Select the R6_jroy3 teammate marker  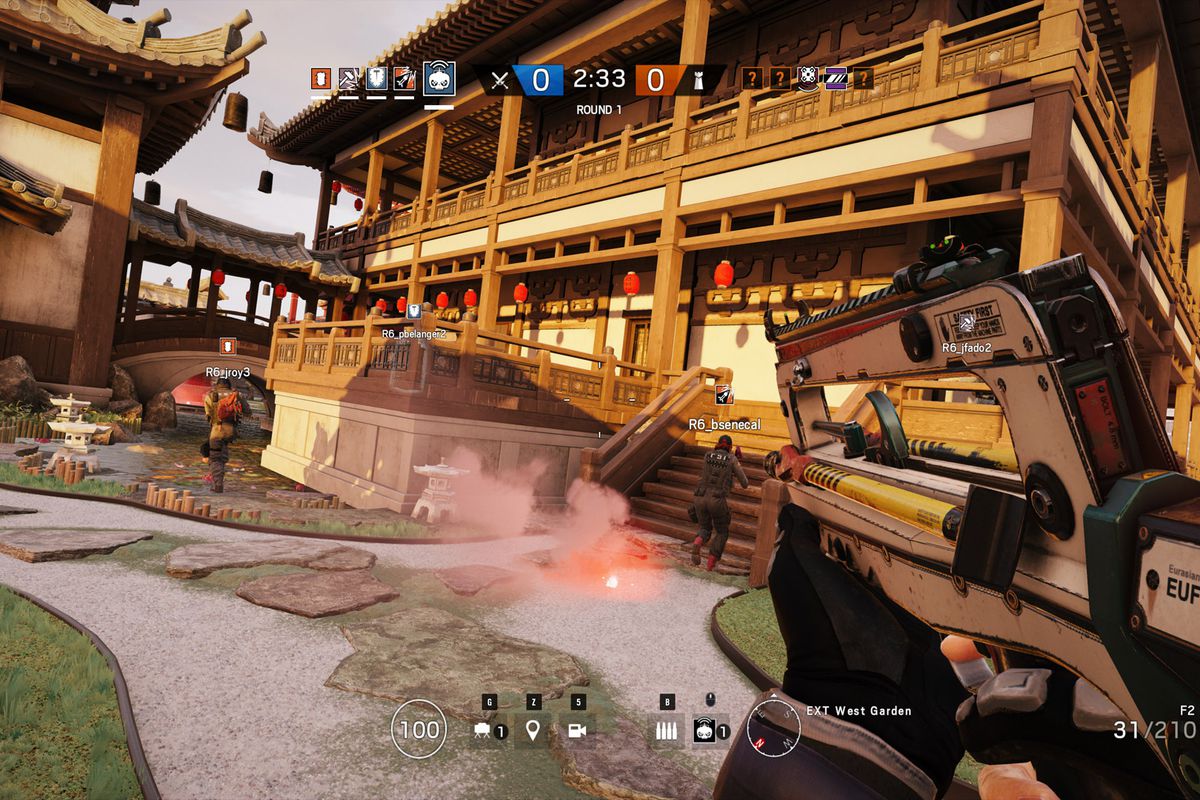click(228, 346)
